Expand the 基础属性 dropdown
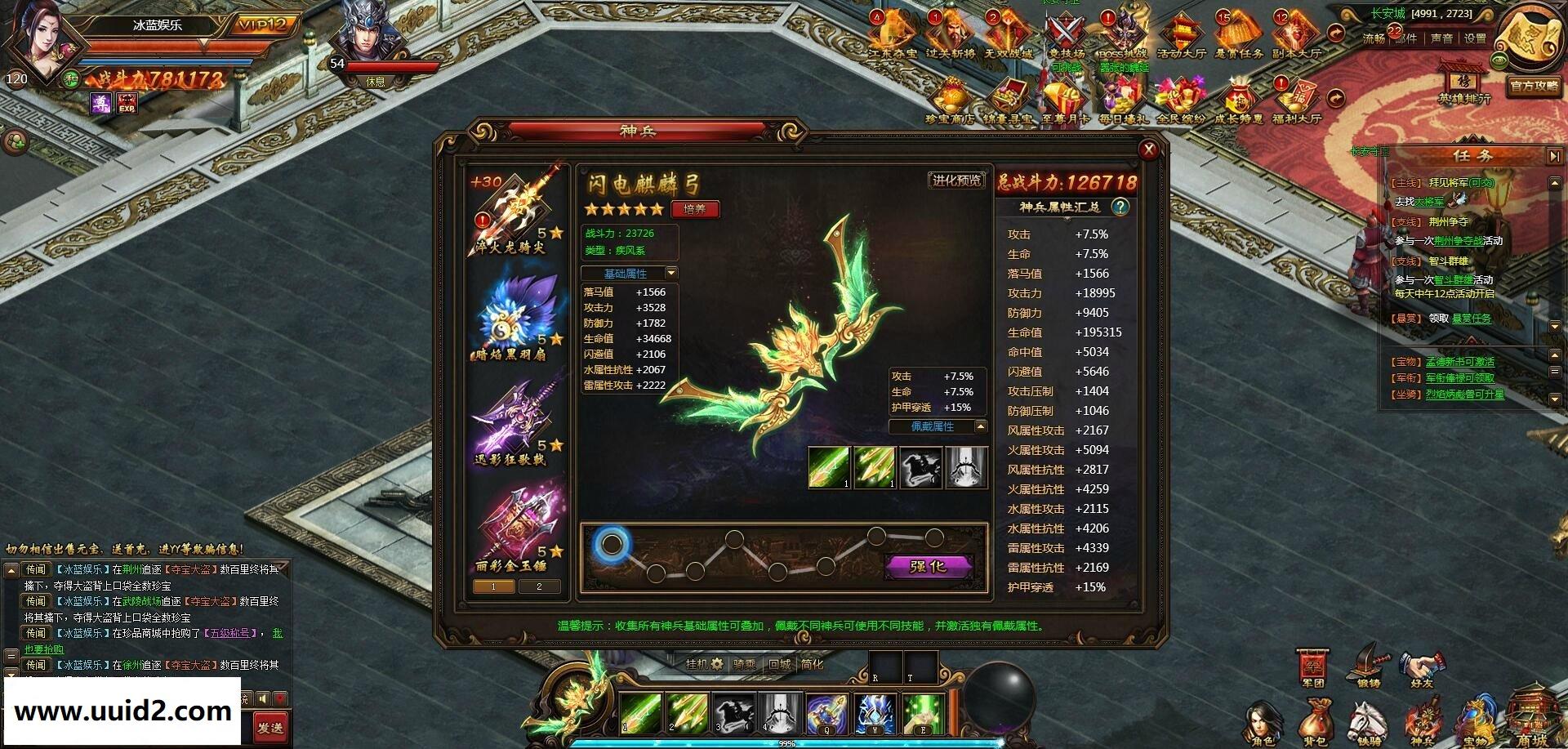Screen dimensions: 1568x749 tap(630, 274)
